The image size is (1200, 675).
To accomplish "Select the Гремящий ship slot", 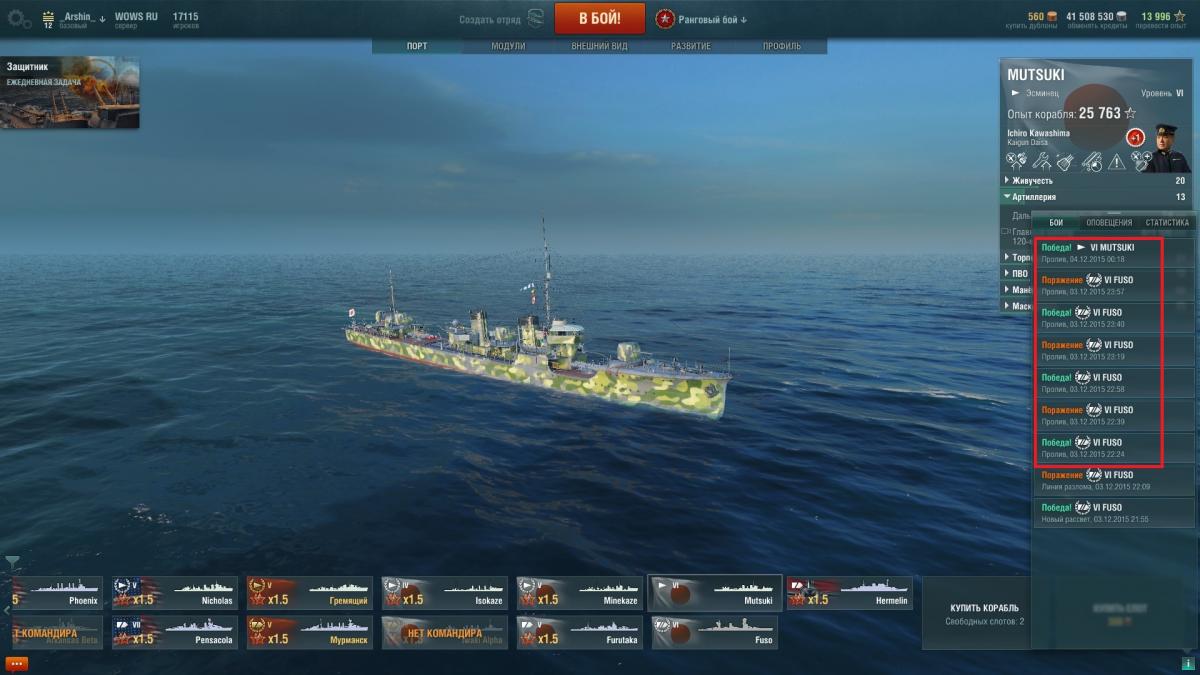I will pyautogui.click(x=309, y=593).
